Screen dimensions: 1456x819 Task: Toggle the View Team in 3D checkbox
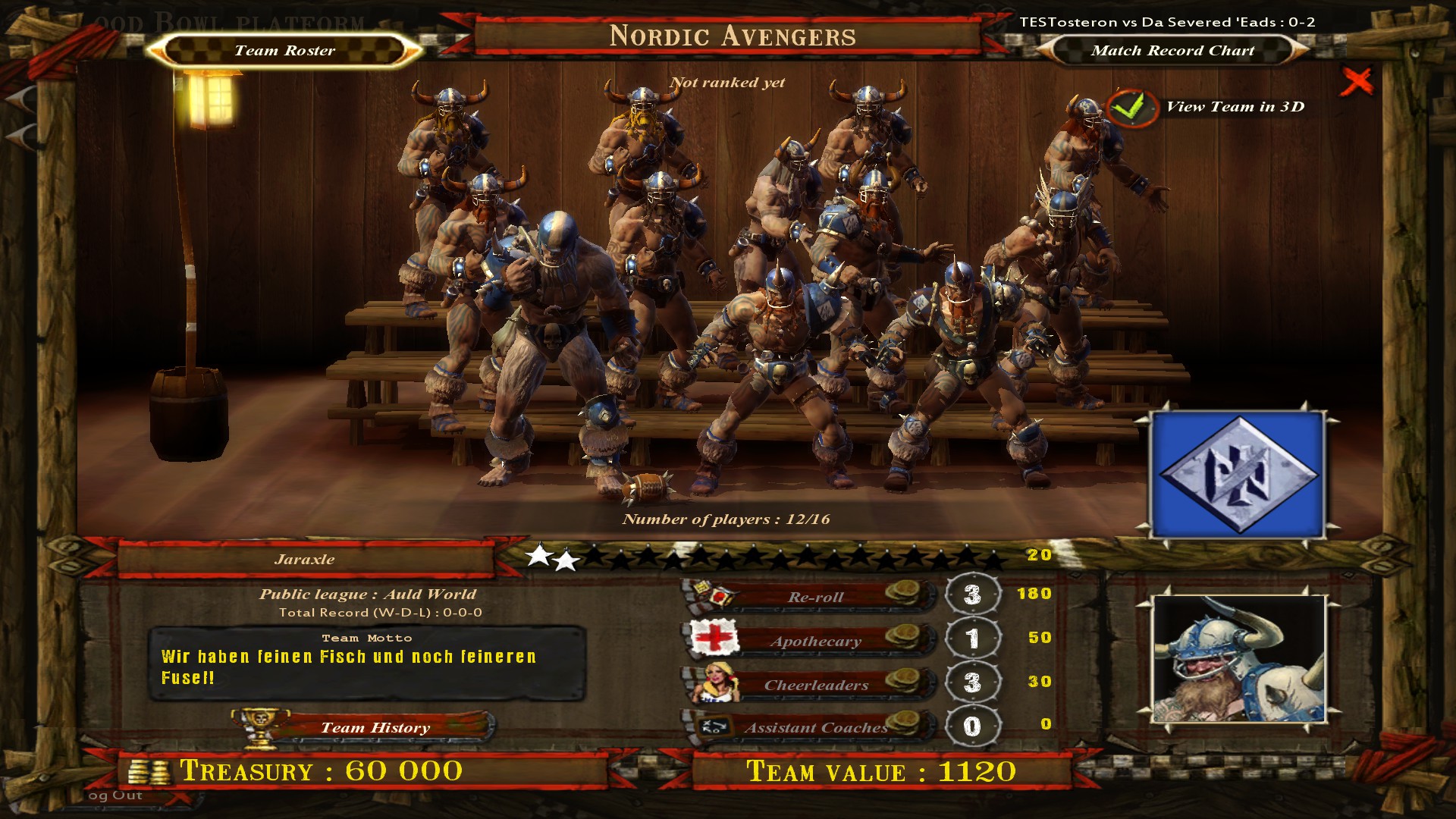[1131, 108]
